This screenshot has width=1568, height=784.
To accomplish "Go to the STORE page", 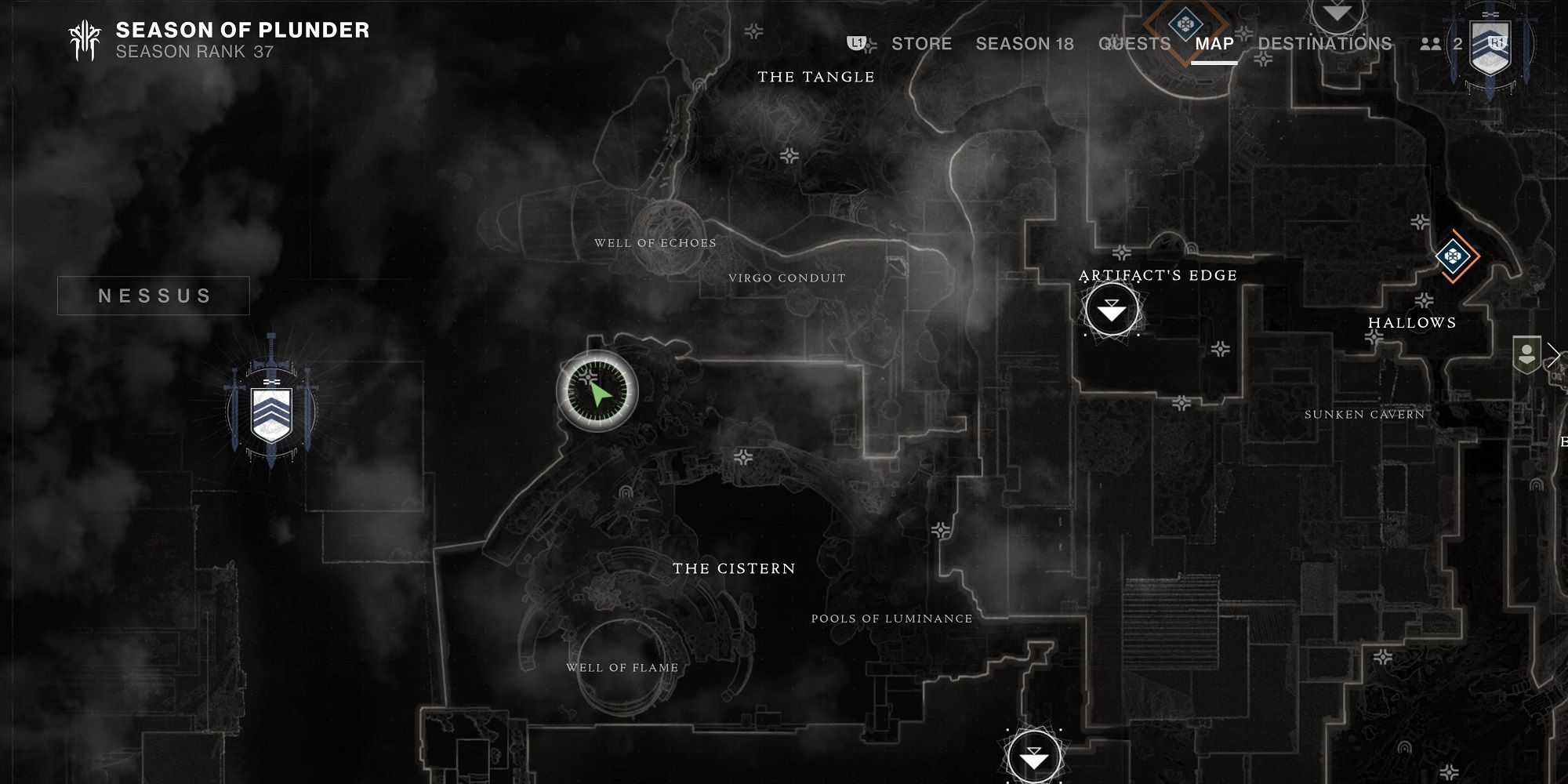I will click(922, 44).
